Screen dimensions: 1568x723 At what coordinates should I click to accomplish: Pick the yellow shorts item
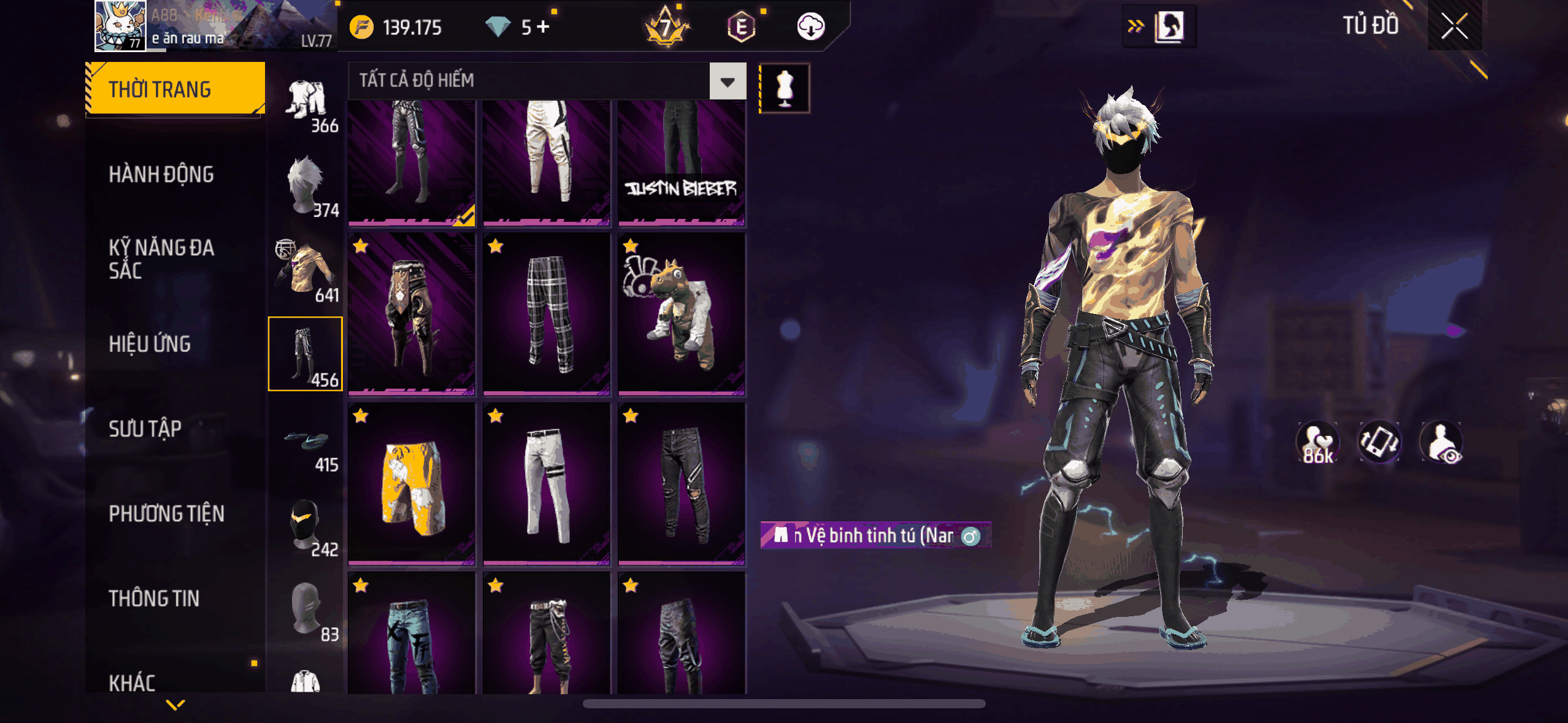pos(412,484)
